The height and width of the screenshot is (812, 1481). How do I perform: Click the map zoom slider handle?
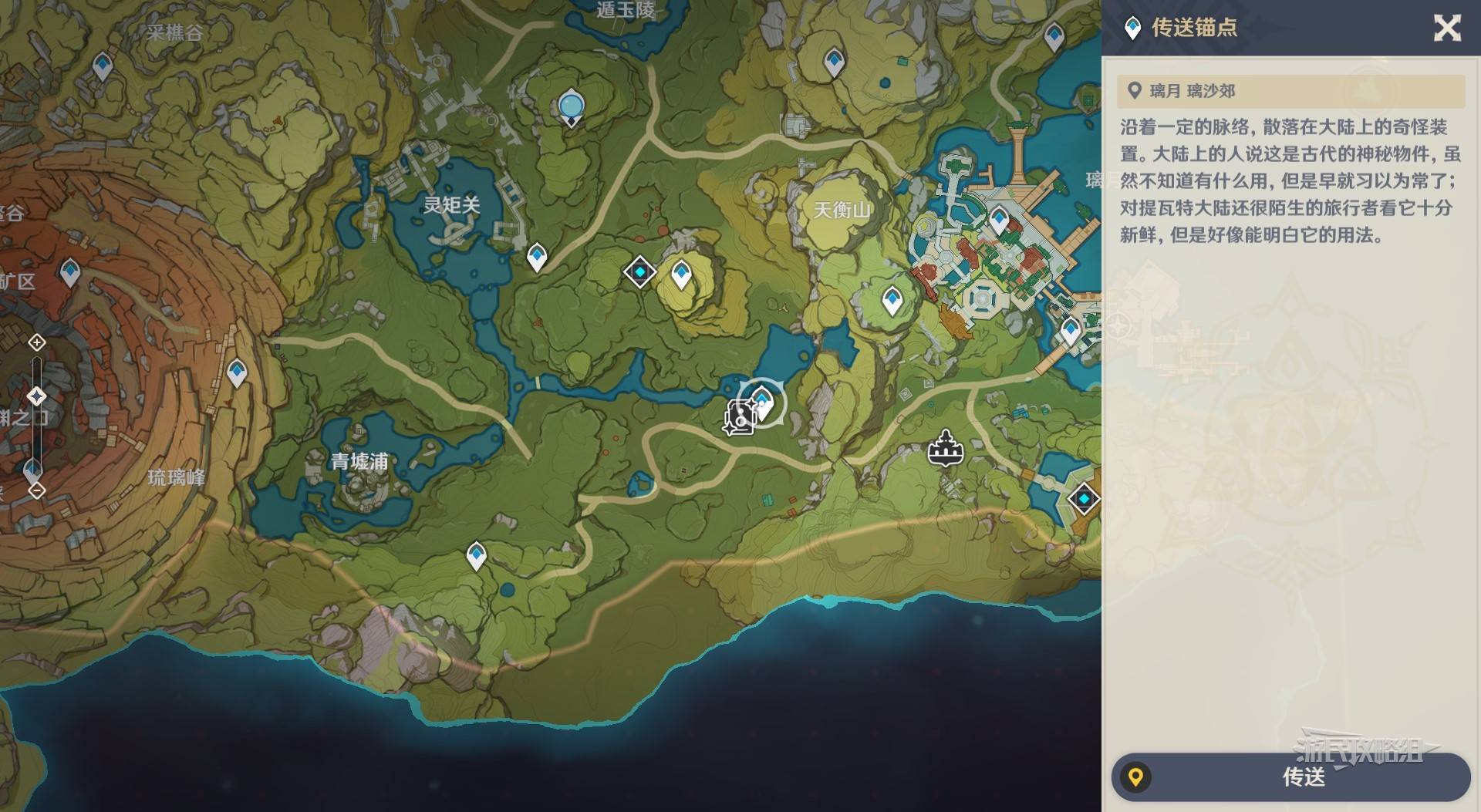pos(36,396)
